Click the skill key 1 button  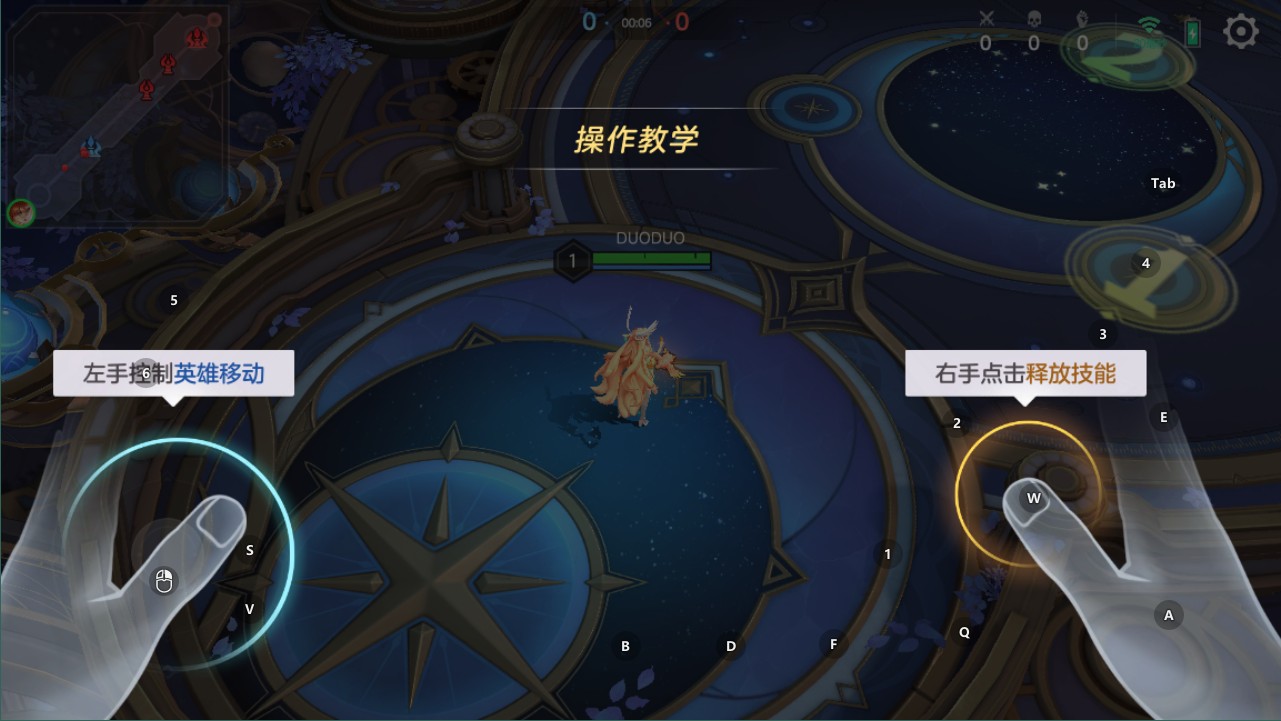pos(886,552)
